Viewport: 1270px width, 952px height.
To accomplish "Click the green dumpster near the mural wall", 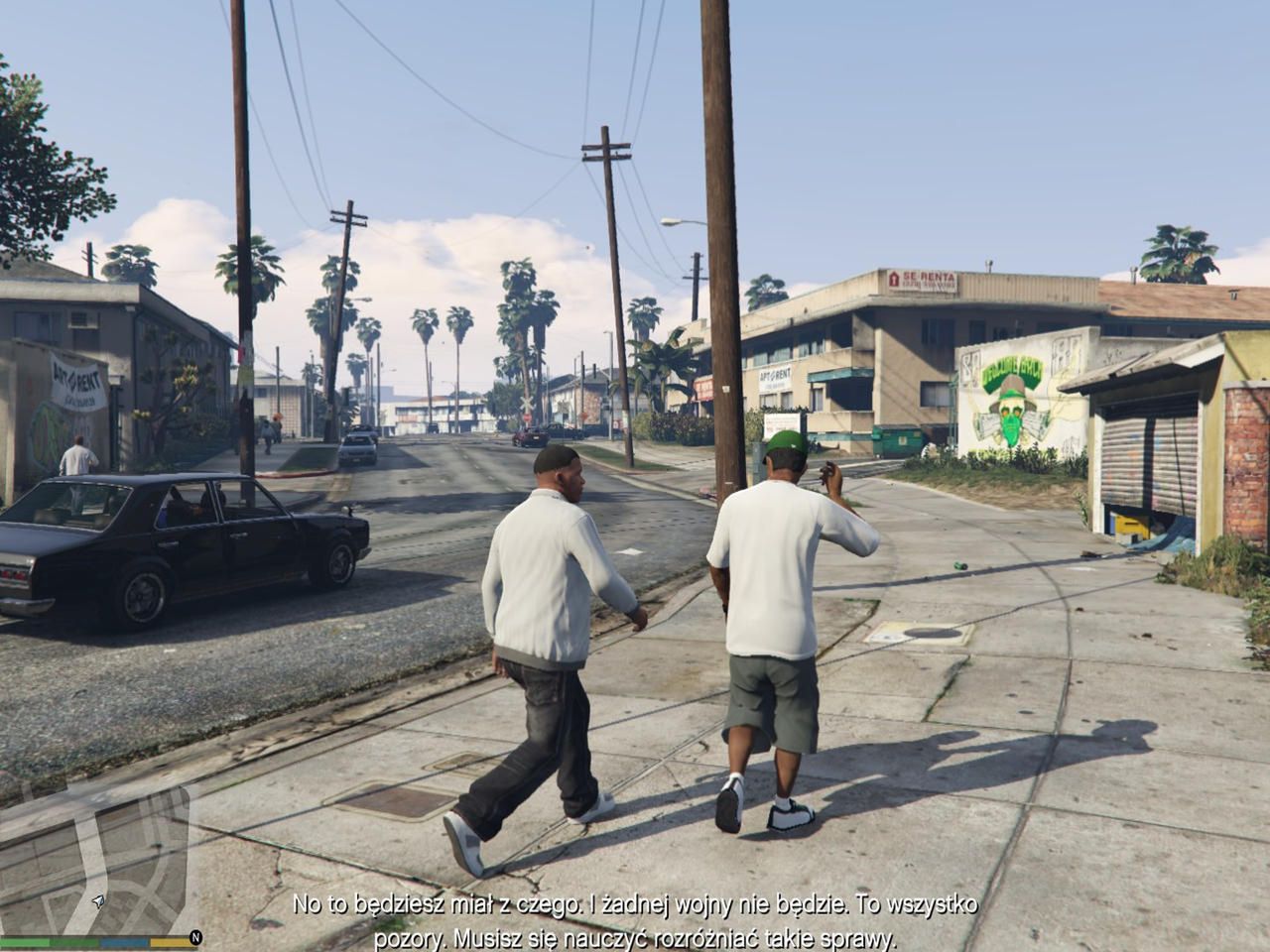I will click(898, 441).
